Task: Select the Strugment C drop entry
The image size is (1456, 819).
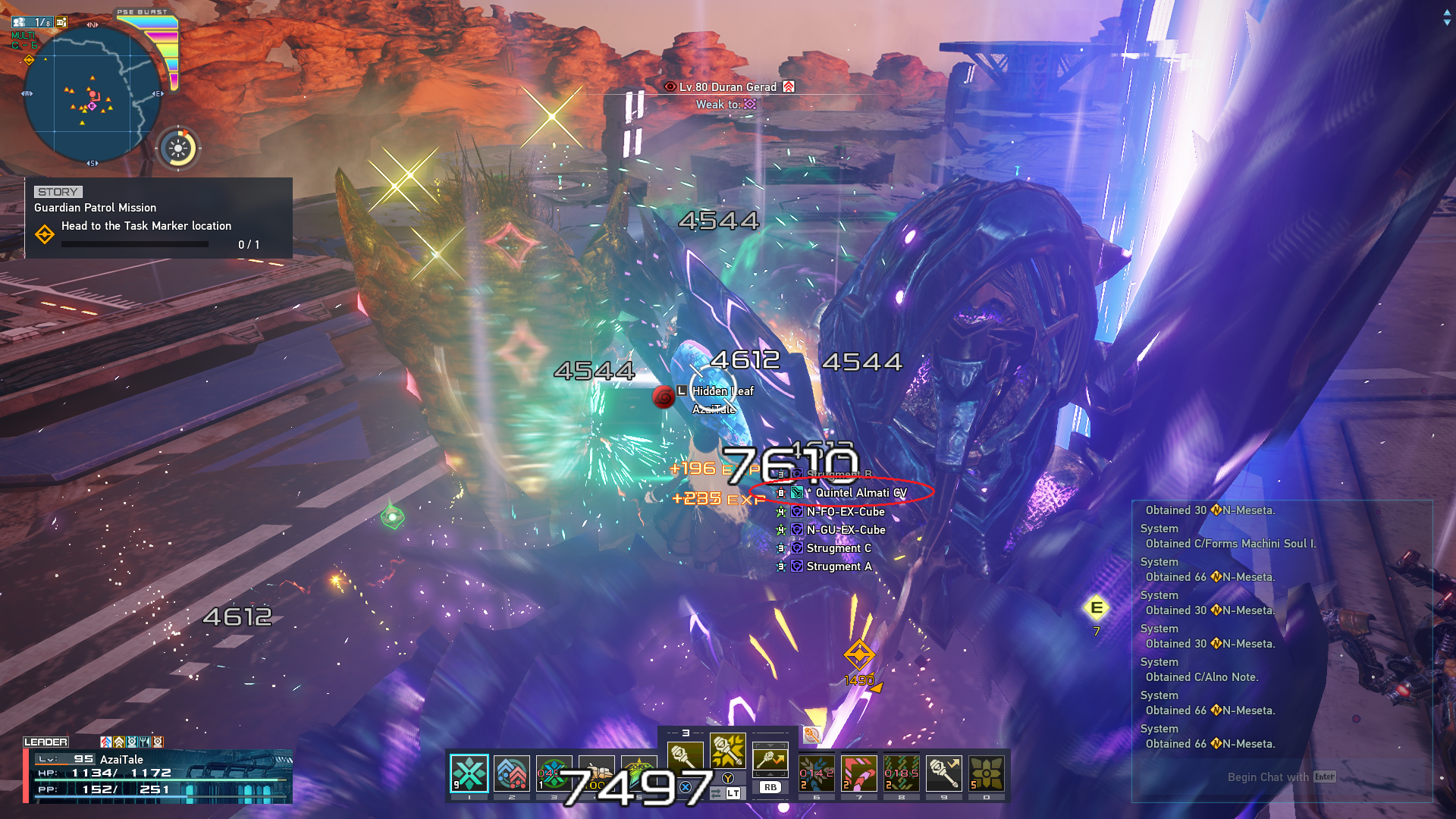Action: [838, 548]
